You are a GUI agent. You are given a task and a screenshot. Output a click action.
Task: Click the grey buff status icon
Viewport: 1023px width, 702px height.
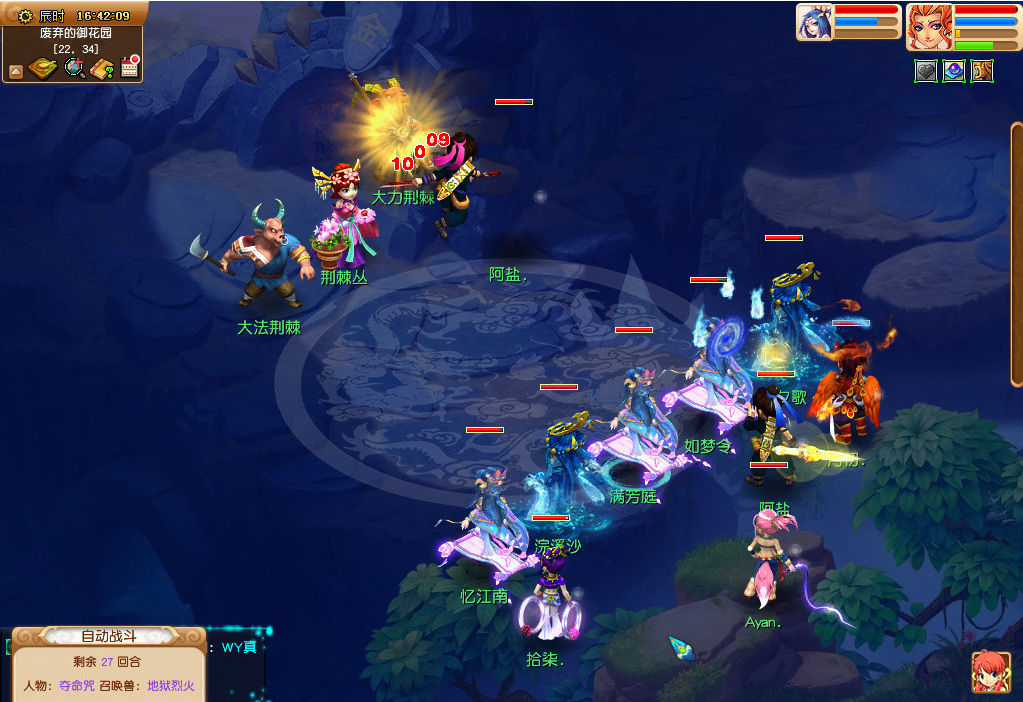tap(926, 71)
